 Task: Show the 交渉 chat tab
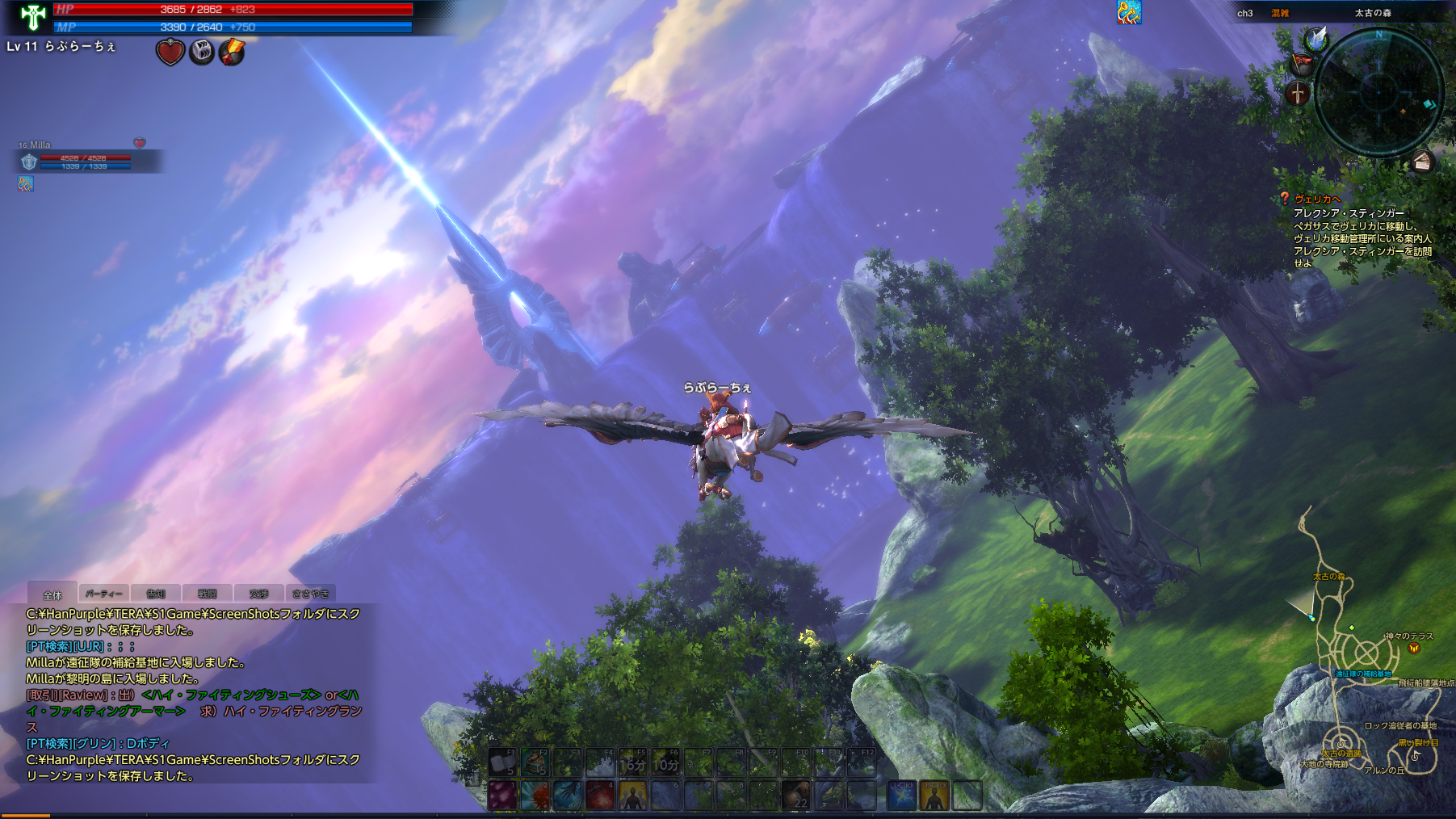click(258, 594)
